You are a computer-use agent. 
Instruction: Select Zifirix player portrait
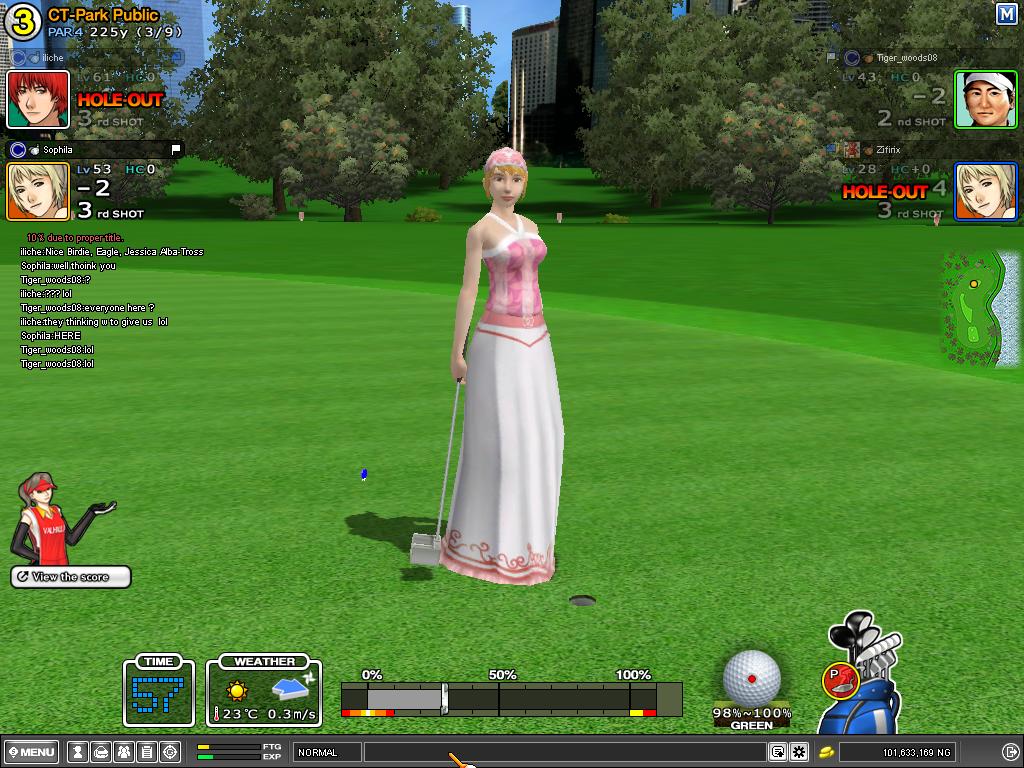(985, 191)
